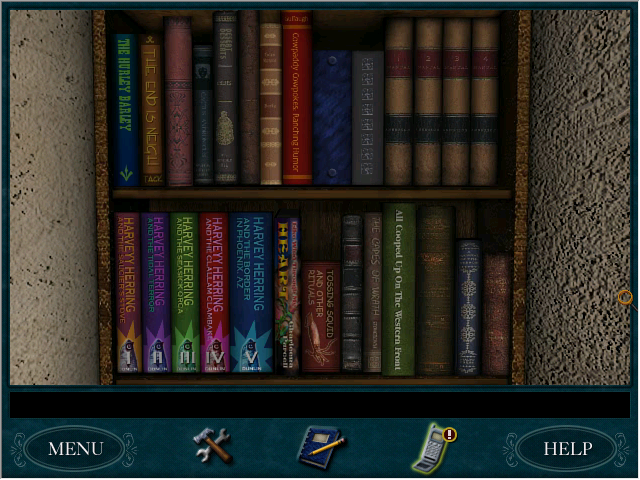Open the tools inventory icon

coord(212,445)
